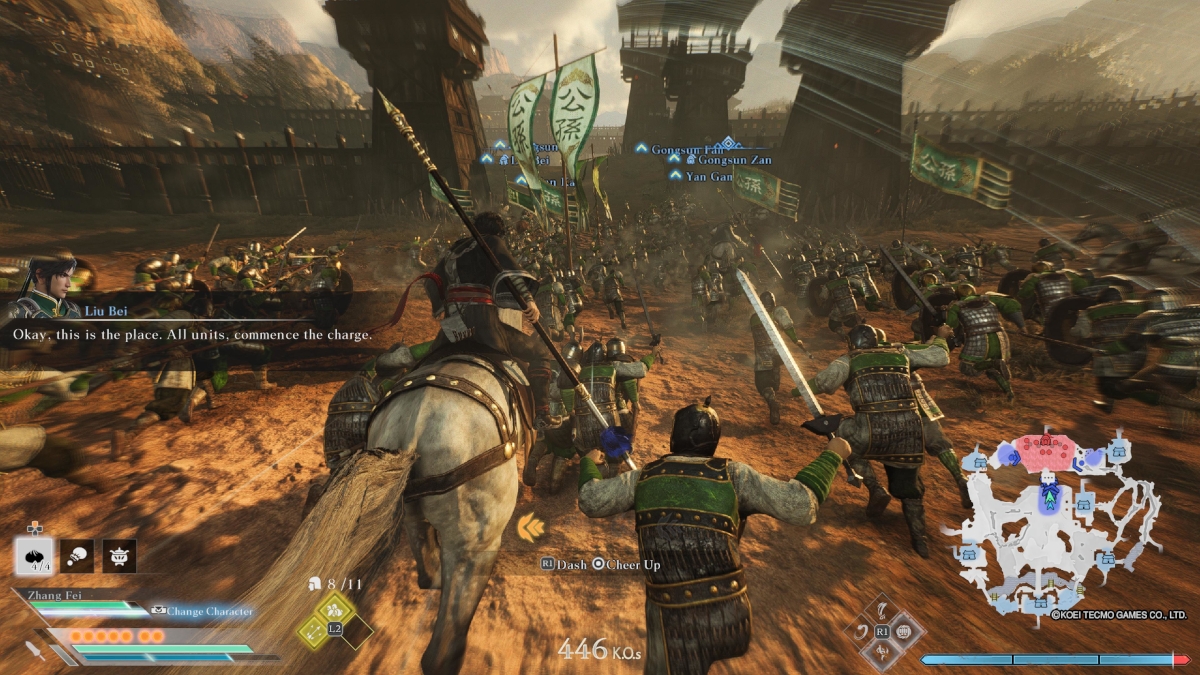Activate the top battle art diamond
Image resolution: width=1200 pixels, height=675 pixels.
[x=882, y=610]
